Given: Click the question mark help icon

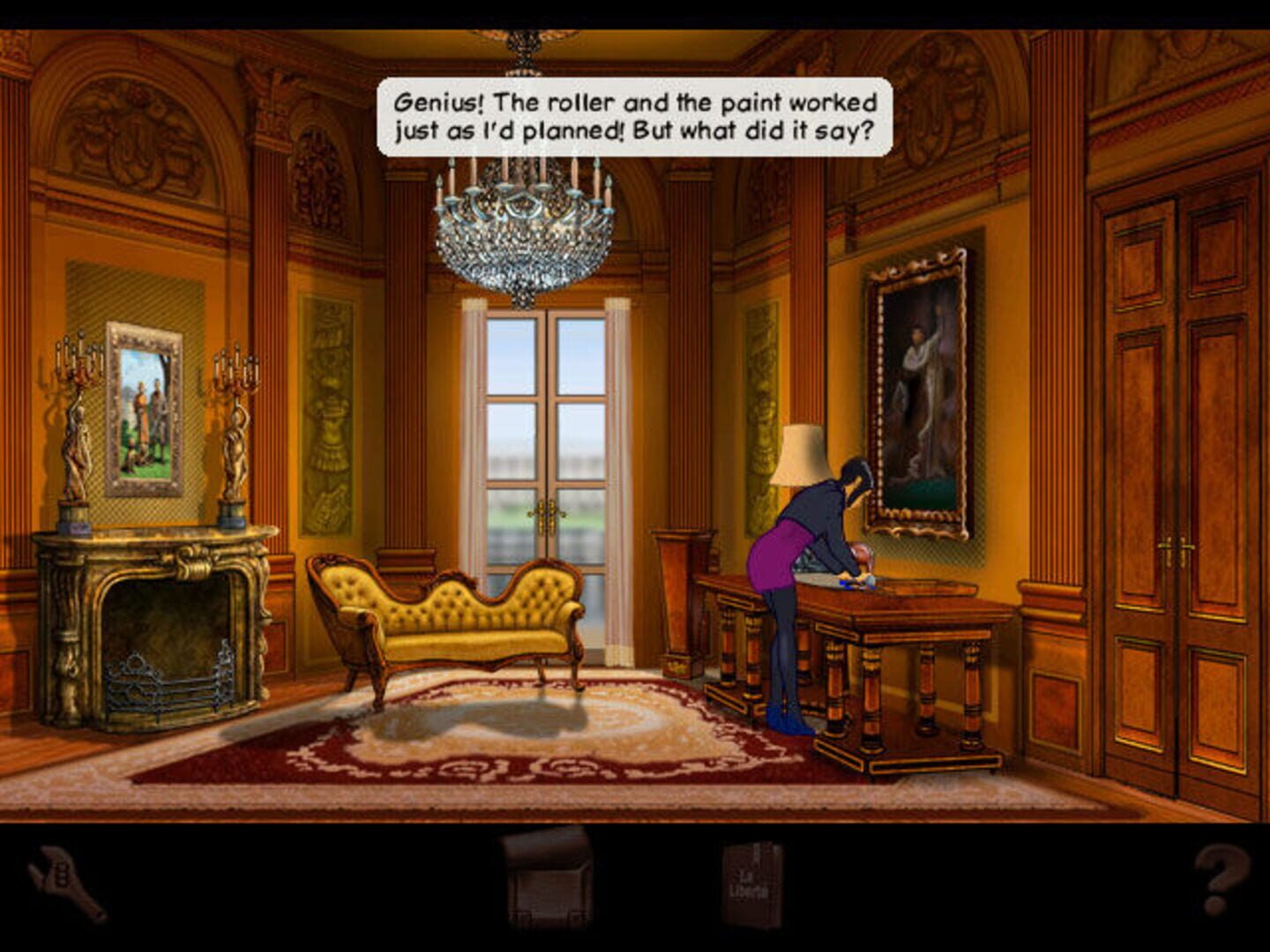Looking at the screenshot, I should point(1221,877).
